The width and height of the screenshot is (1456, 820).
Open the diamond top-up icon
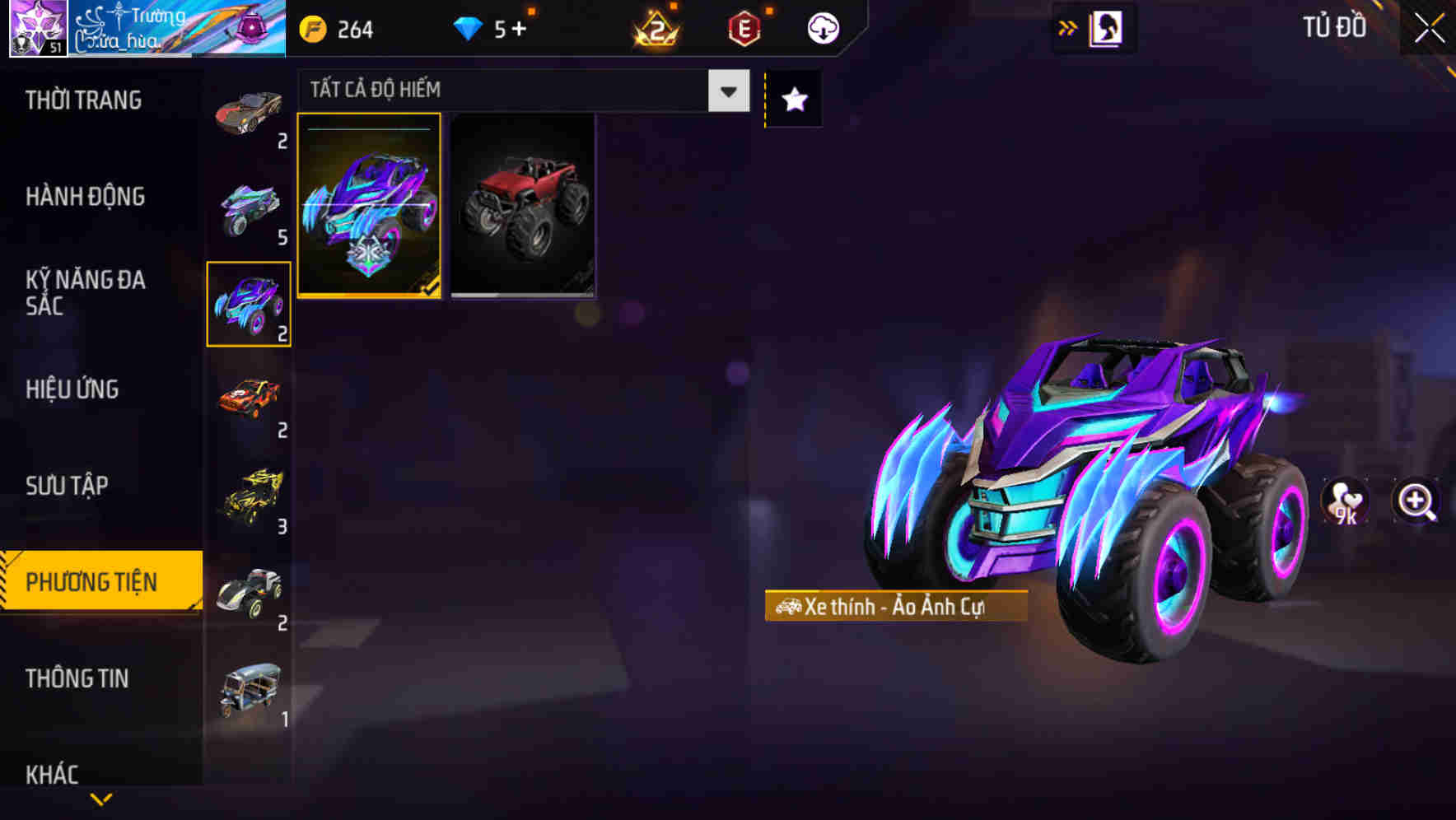(469, 28)
